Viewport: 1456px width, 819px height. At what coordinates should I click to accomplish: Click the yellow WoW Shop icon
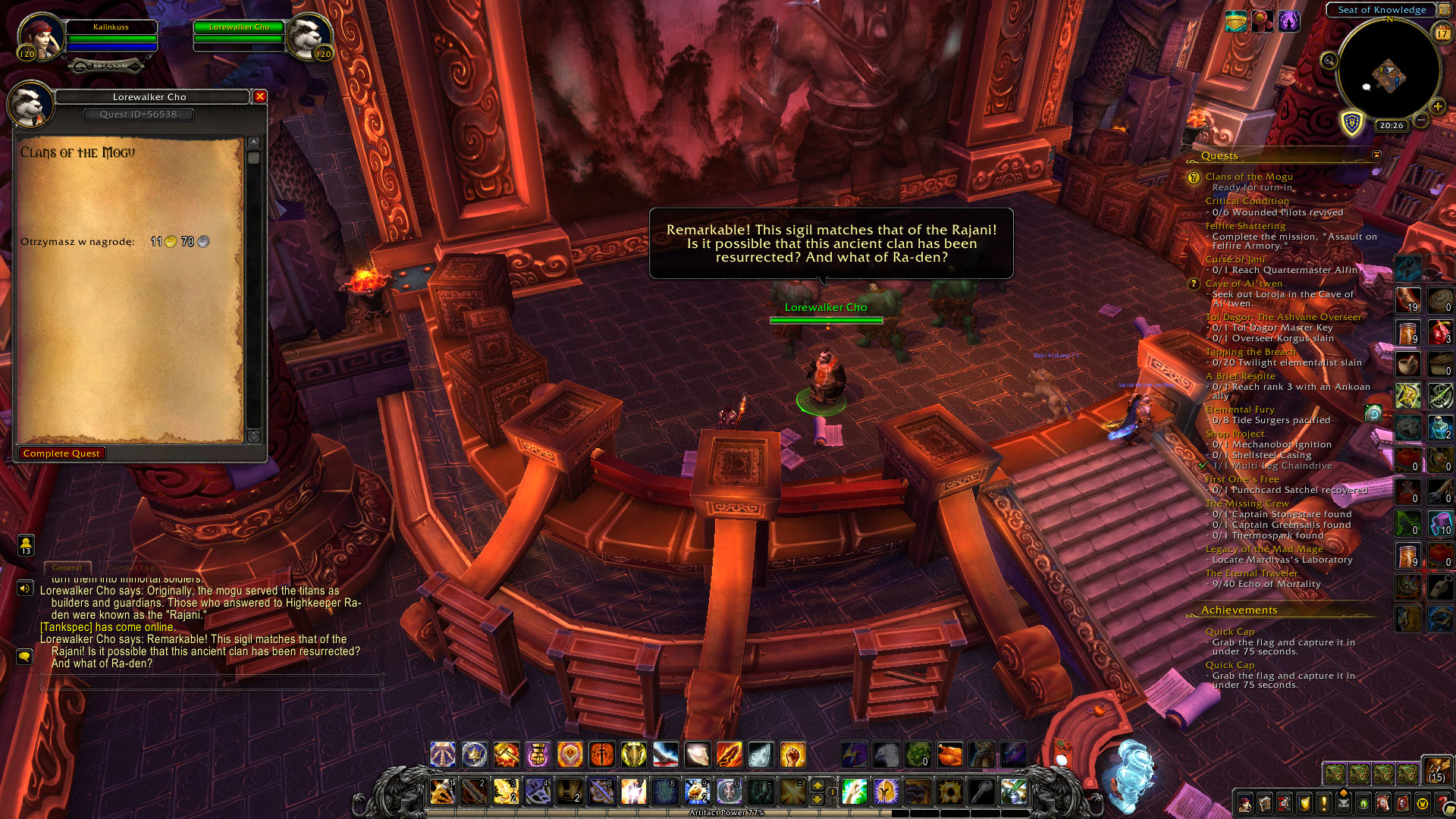(1422, 804)
